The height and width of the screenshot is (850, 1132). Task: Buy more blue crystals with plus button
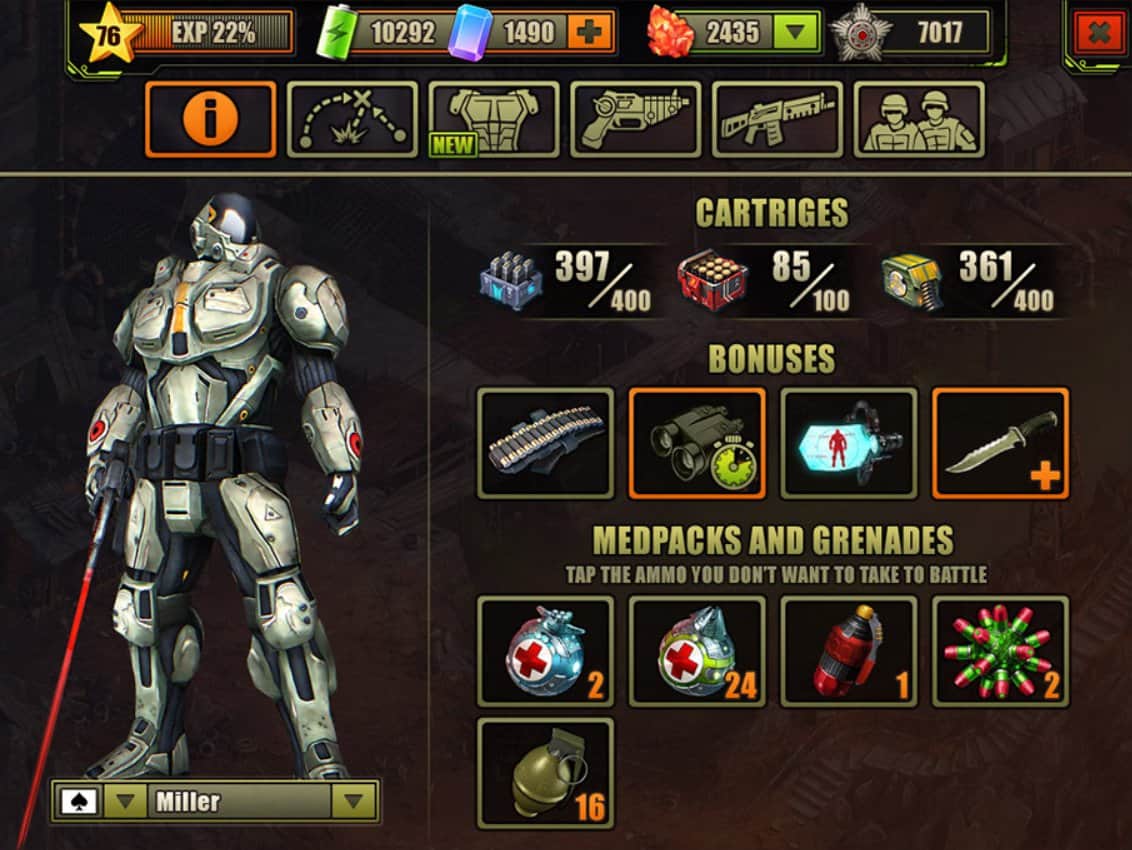590,33
